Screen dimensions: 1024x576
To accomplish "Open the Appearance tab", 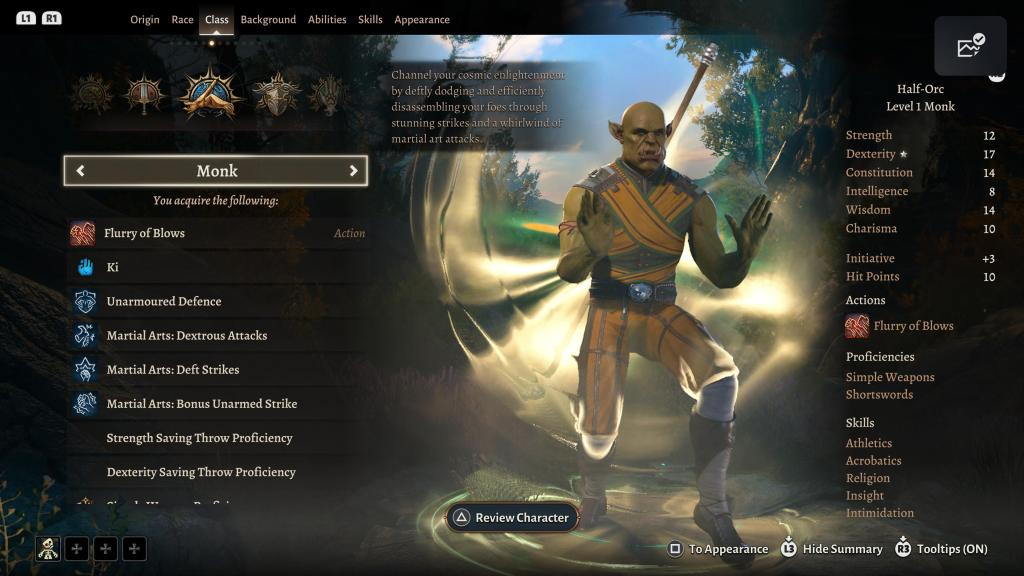I will pyautogui.click(x=422, y=20).
